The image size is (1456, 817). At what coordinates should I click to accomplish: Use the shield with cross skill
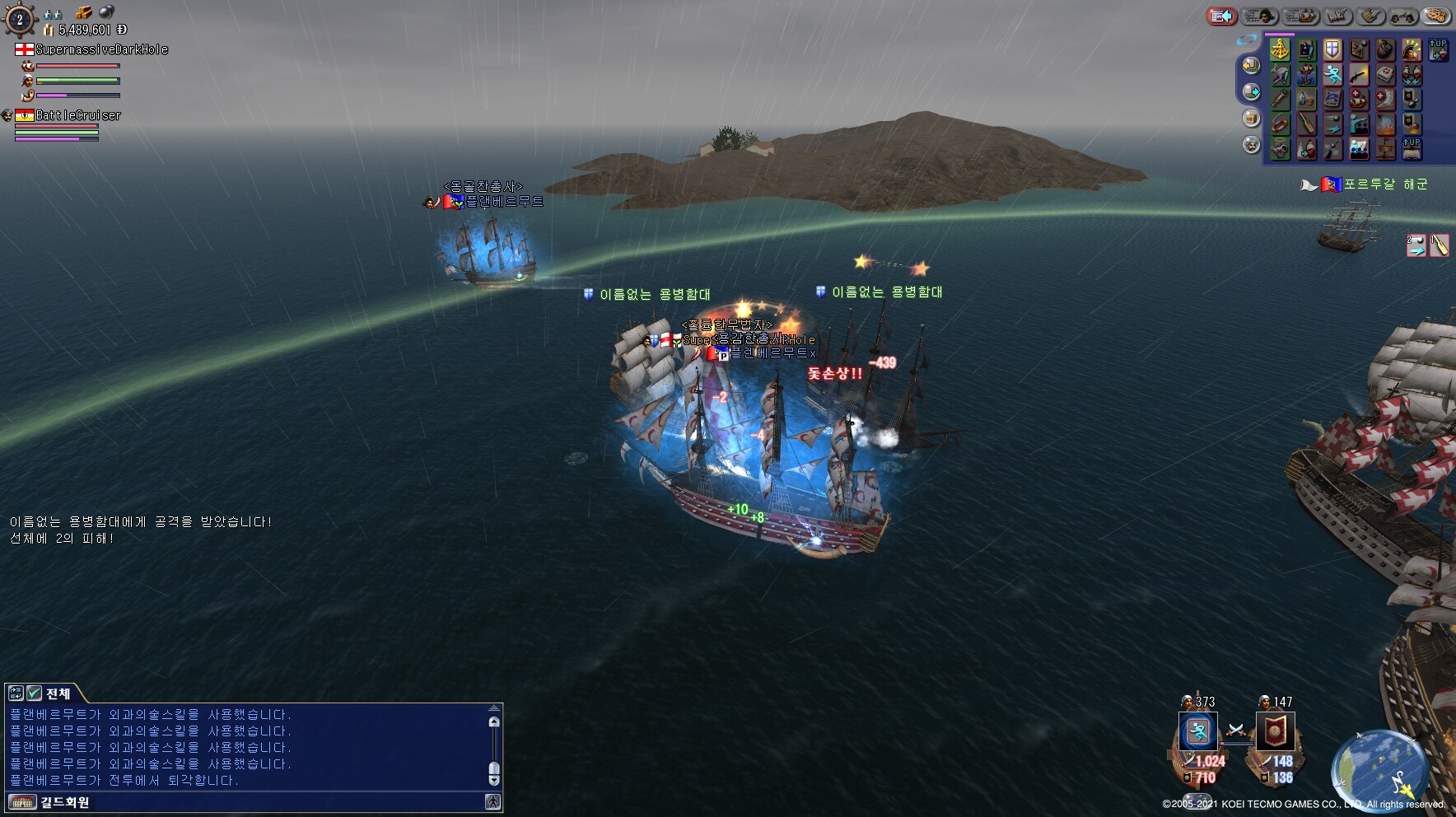click(1332, 49)
